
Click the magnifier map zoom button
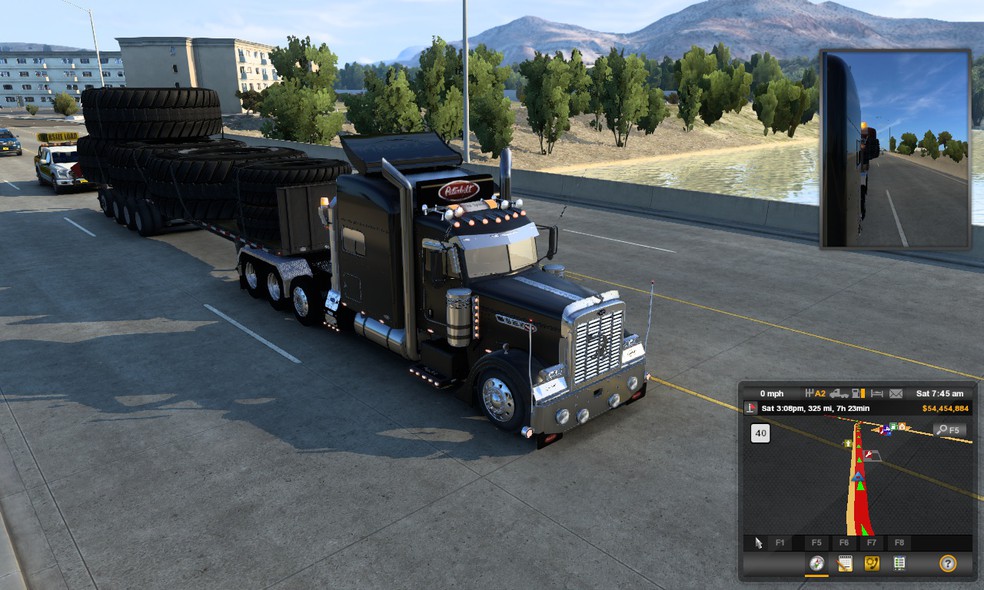coord(950,430)
